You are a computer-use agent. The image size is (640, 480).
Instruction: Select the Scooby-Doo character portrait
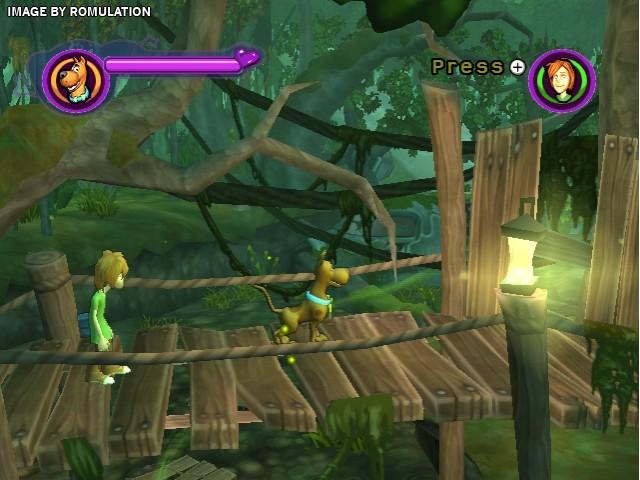pos(74,81)
